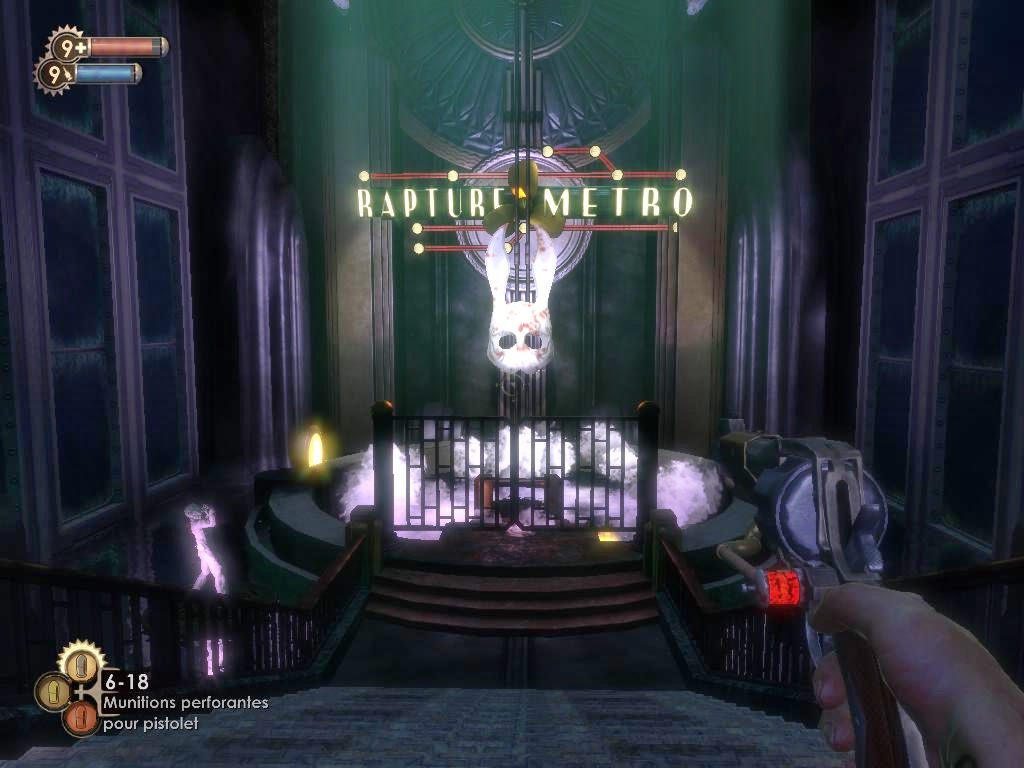Choose the highlighted grey pistol ammo icon
This screenshot has height=768, width=1024.
tap(81, 664)
